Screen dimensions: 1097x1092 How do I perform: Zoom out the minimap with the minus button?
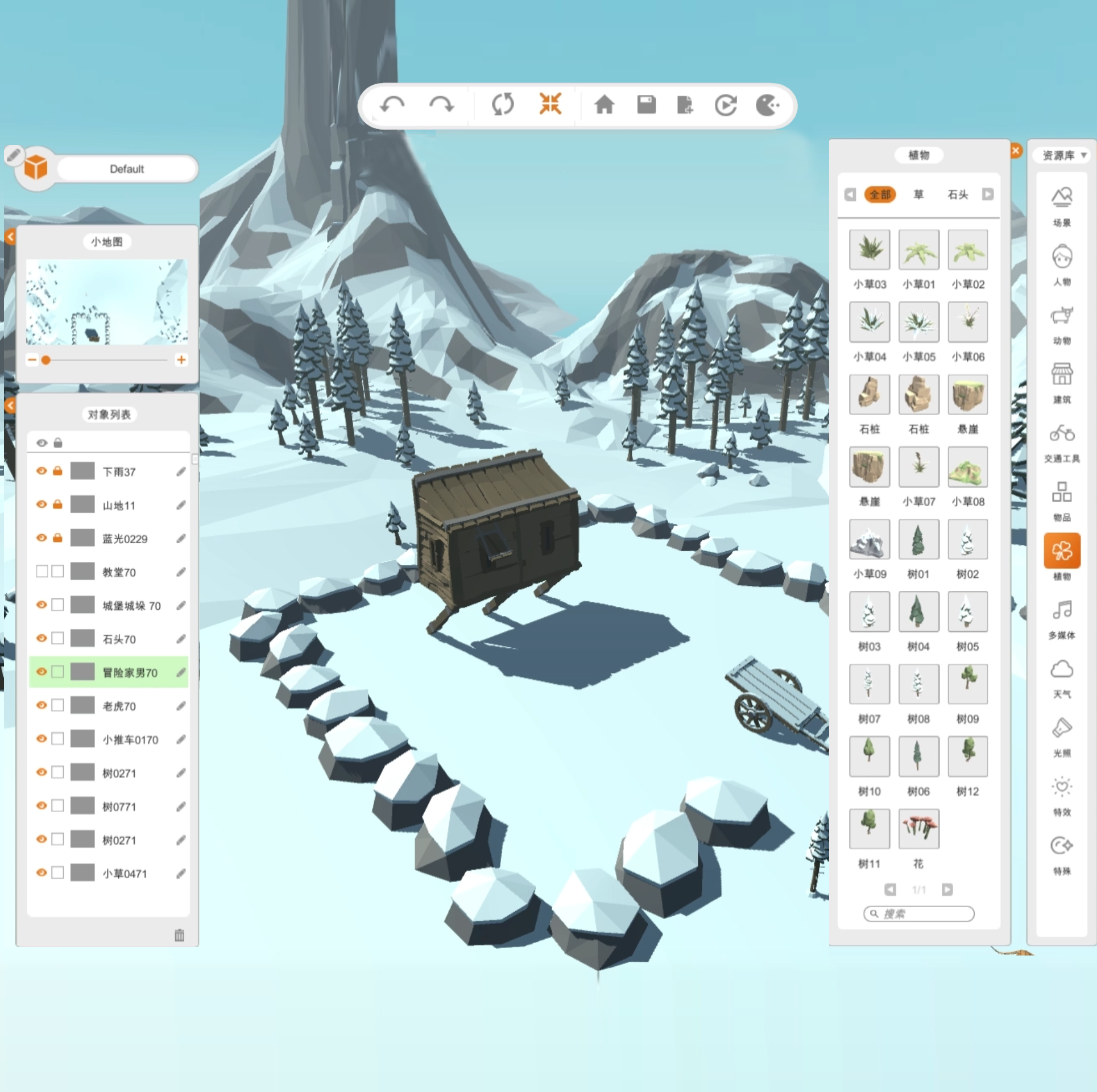click(x=32, y=359)
